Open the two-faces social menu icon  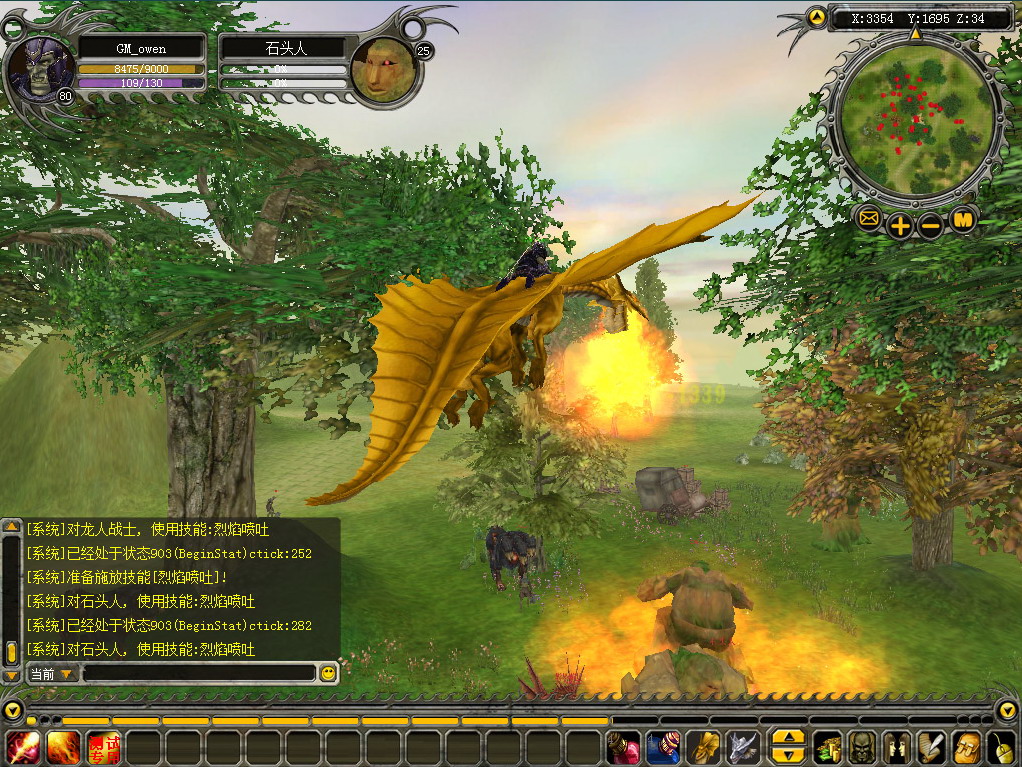[x=897, y=747]
